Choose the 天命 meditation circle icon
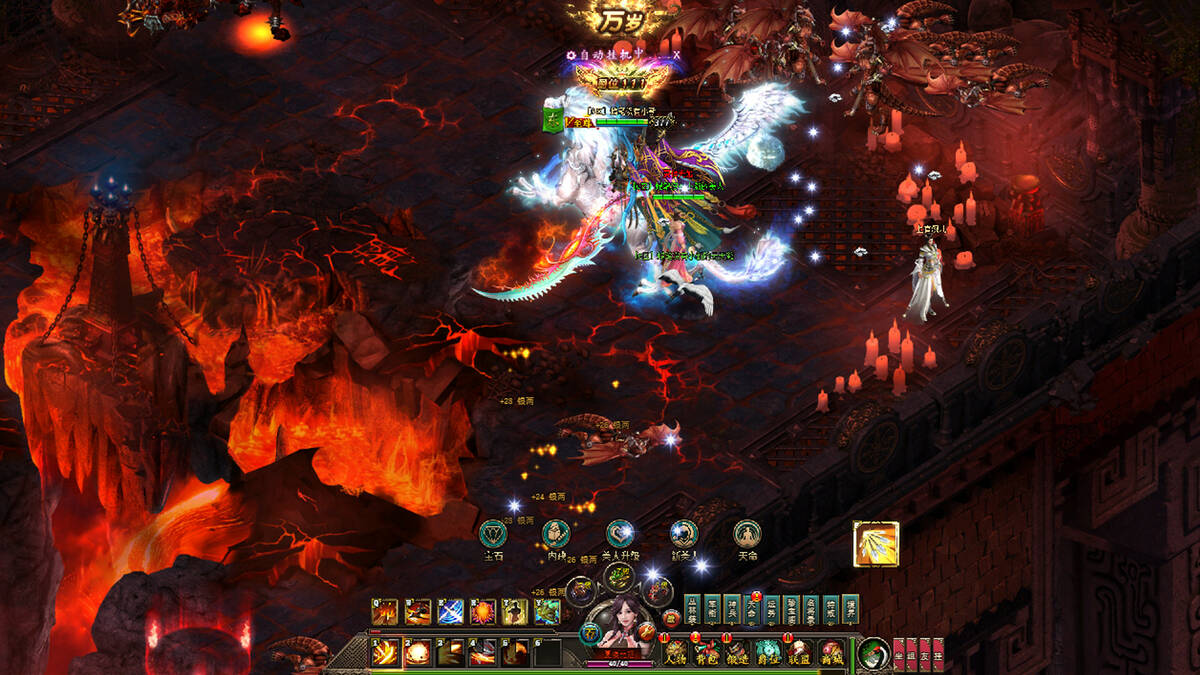 (x=747, y=534)
